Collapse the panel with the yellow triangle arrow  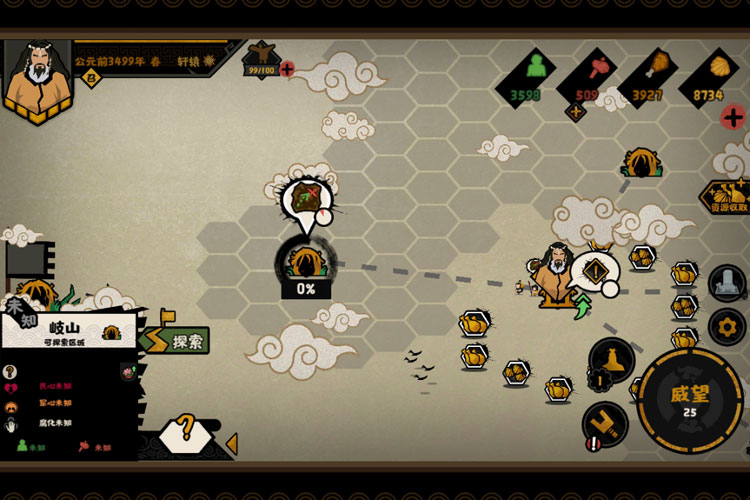click(231, 443)
